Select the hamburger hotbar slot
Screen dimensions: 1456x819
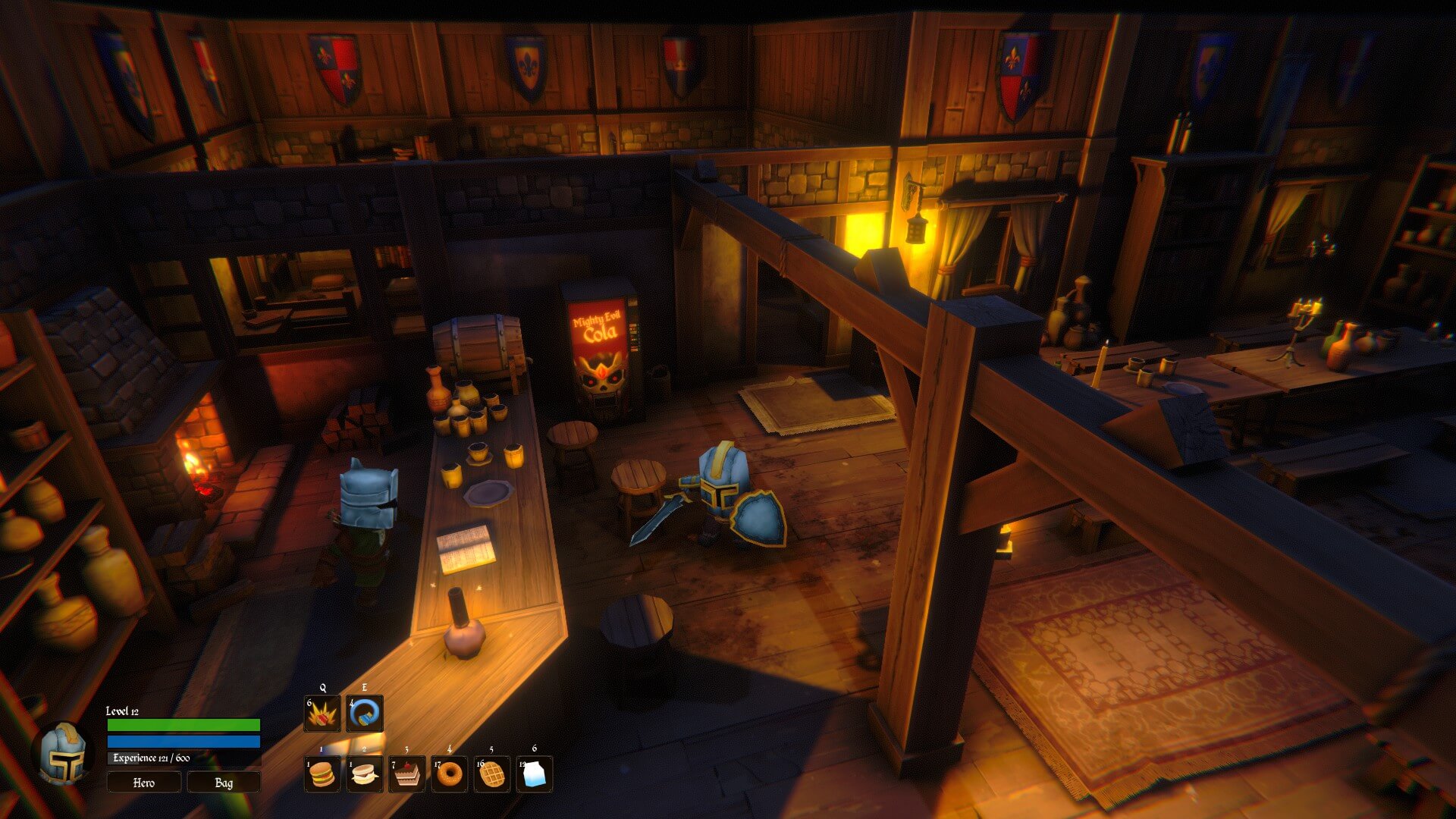point(322,774)
